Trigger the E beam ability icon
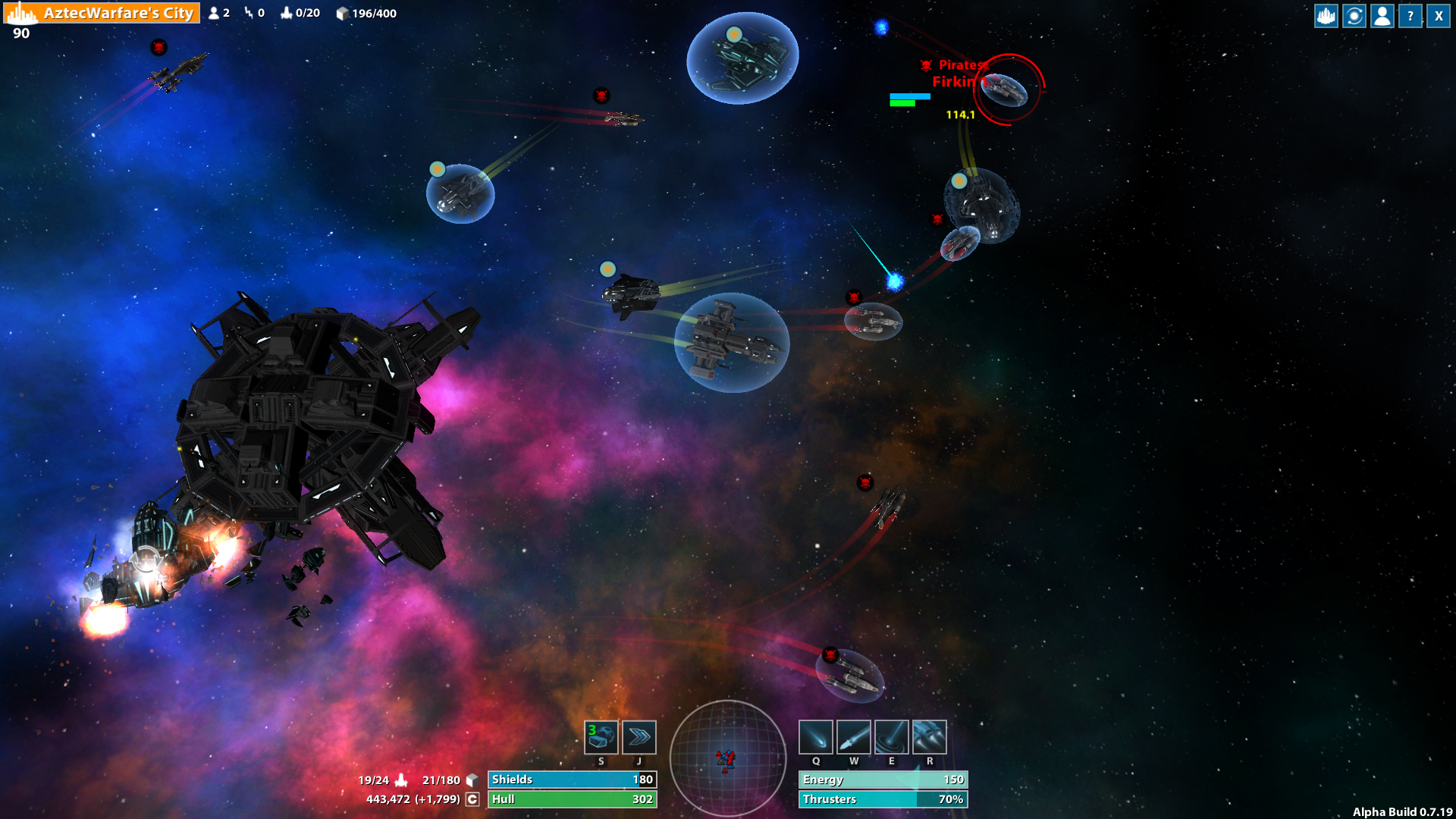Screen dimensions: 1456x819 (x=891, y=736)
